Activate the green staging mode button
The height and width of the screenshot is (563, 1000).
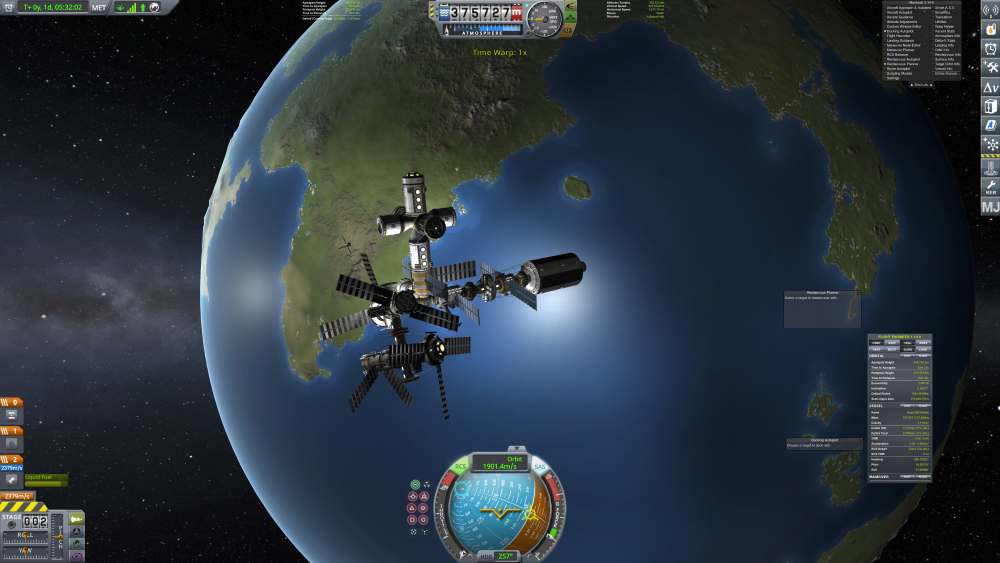tap(76, 518)
